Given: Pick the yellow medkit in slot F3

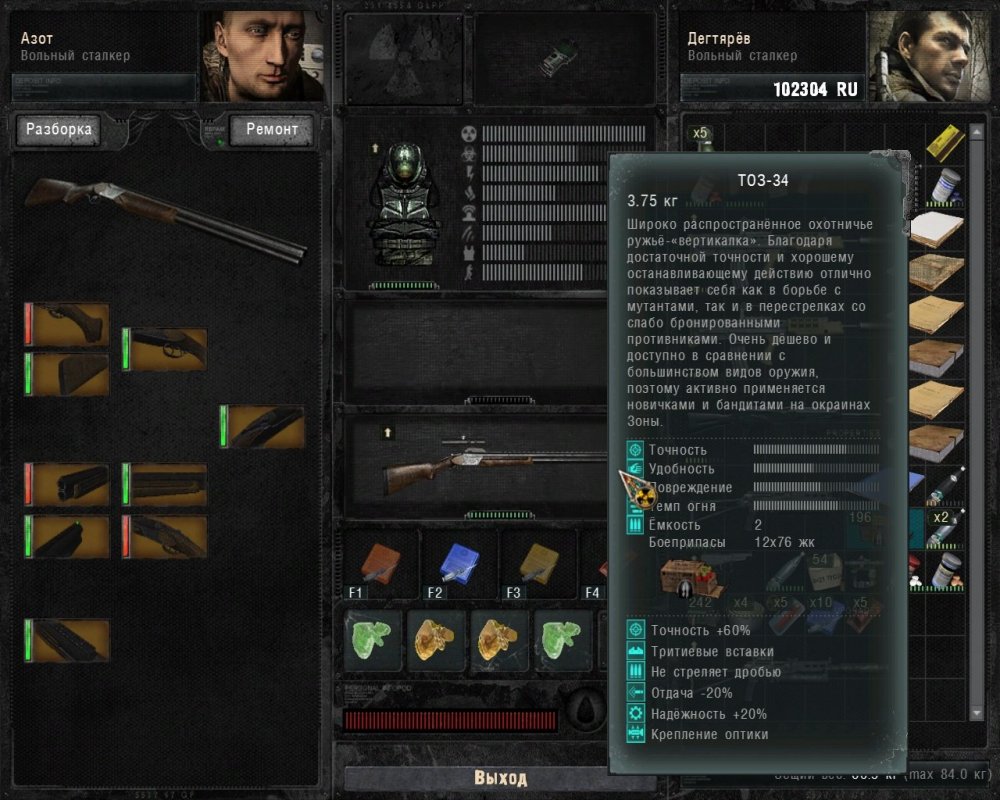Looking at the screenshot, I should coord(537,564).
